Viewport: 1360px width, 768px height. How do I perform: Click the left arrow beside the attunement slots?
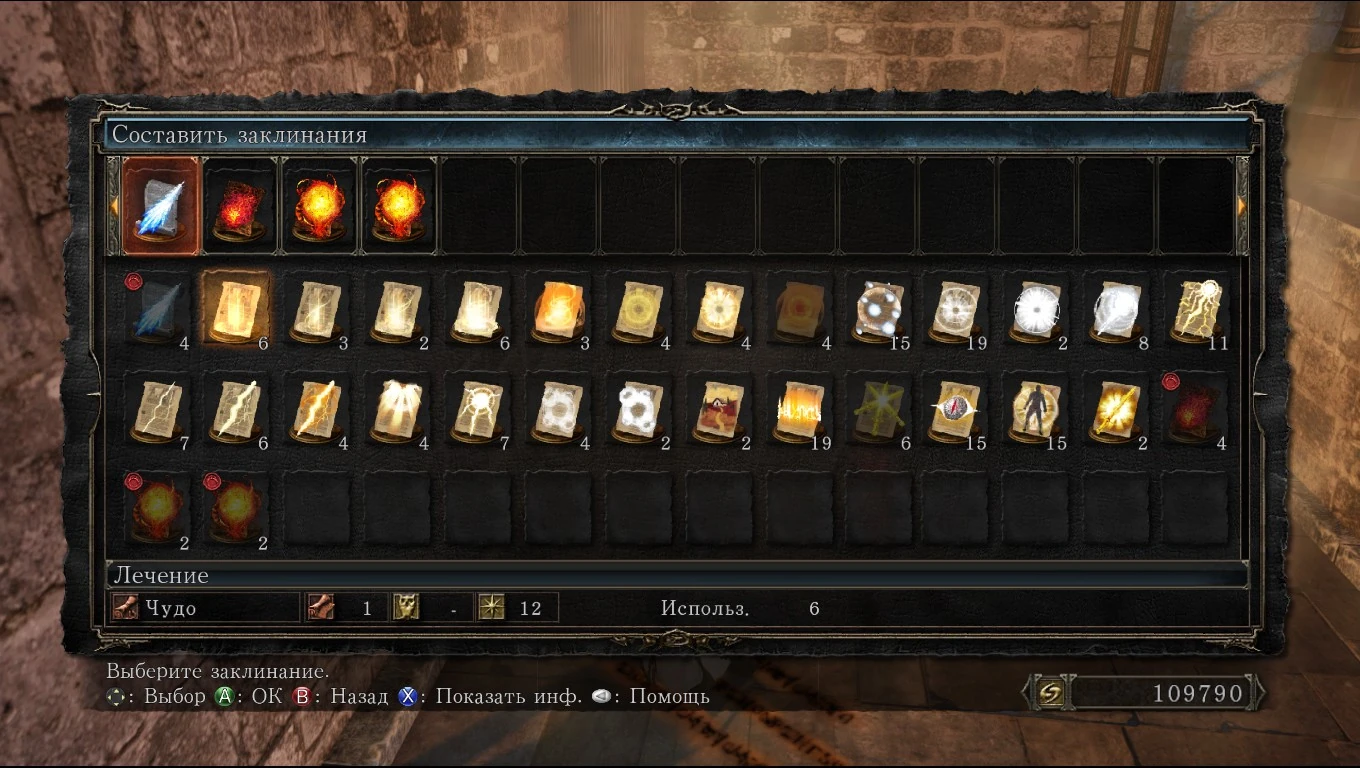click(113, 205)
